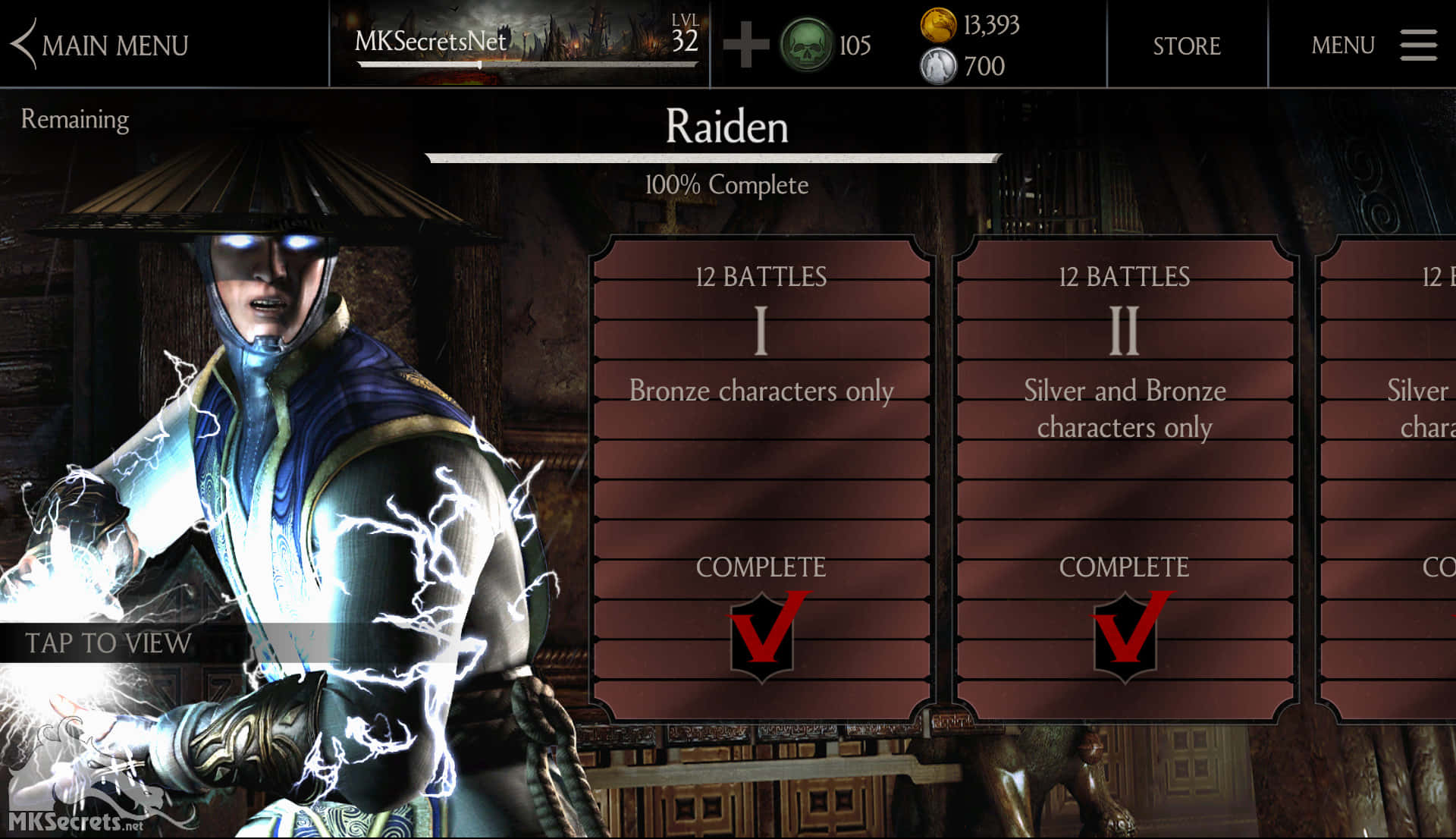The image size is (1456, 839).
Task: Choose the tower II Silver and Bronze card
Action: (1125, 478)
